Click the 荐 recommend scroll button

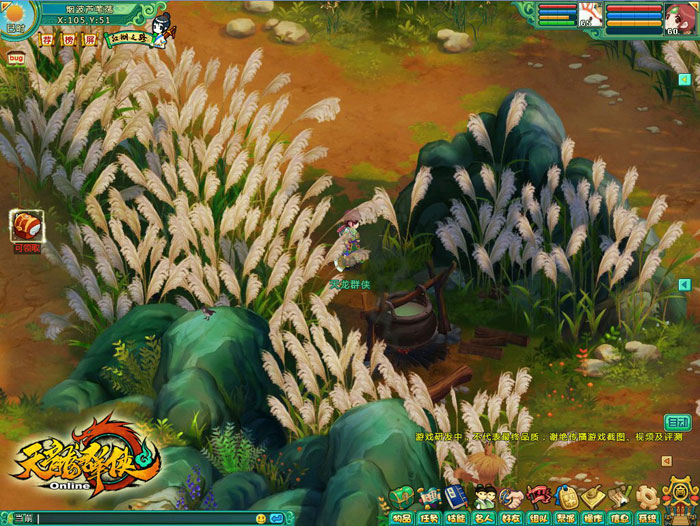tap(47, 40)
